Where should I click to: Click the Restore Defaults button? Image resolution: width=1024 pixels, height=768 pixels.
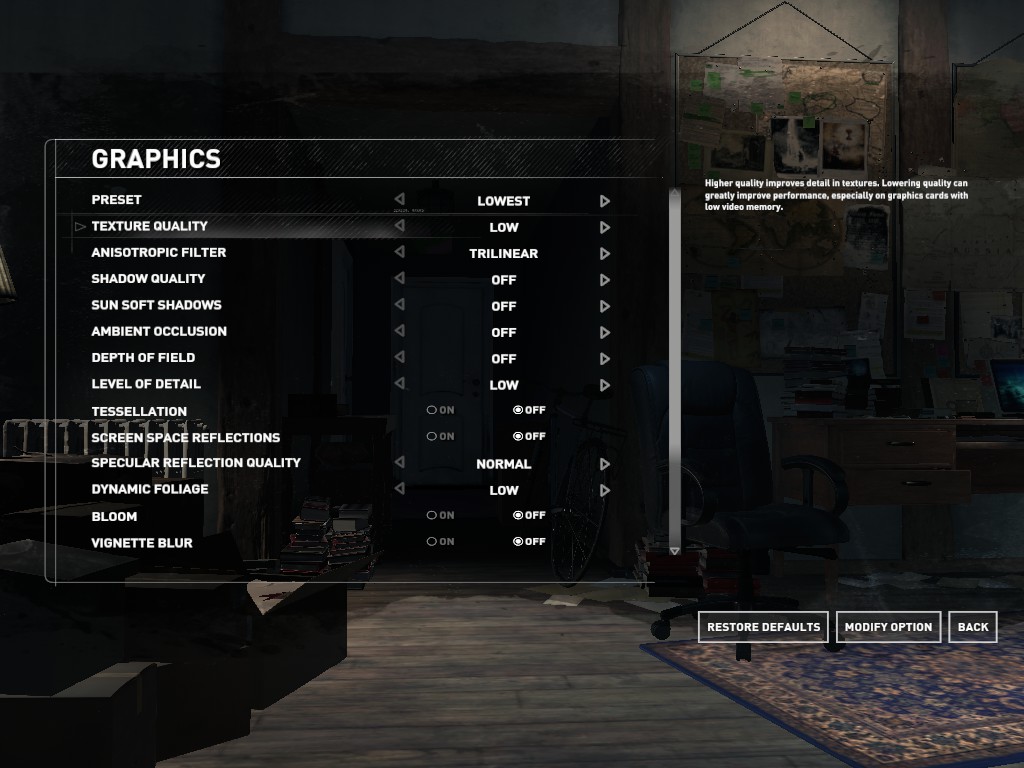763,627
